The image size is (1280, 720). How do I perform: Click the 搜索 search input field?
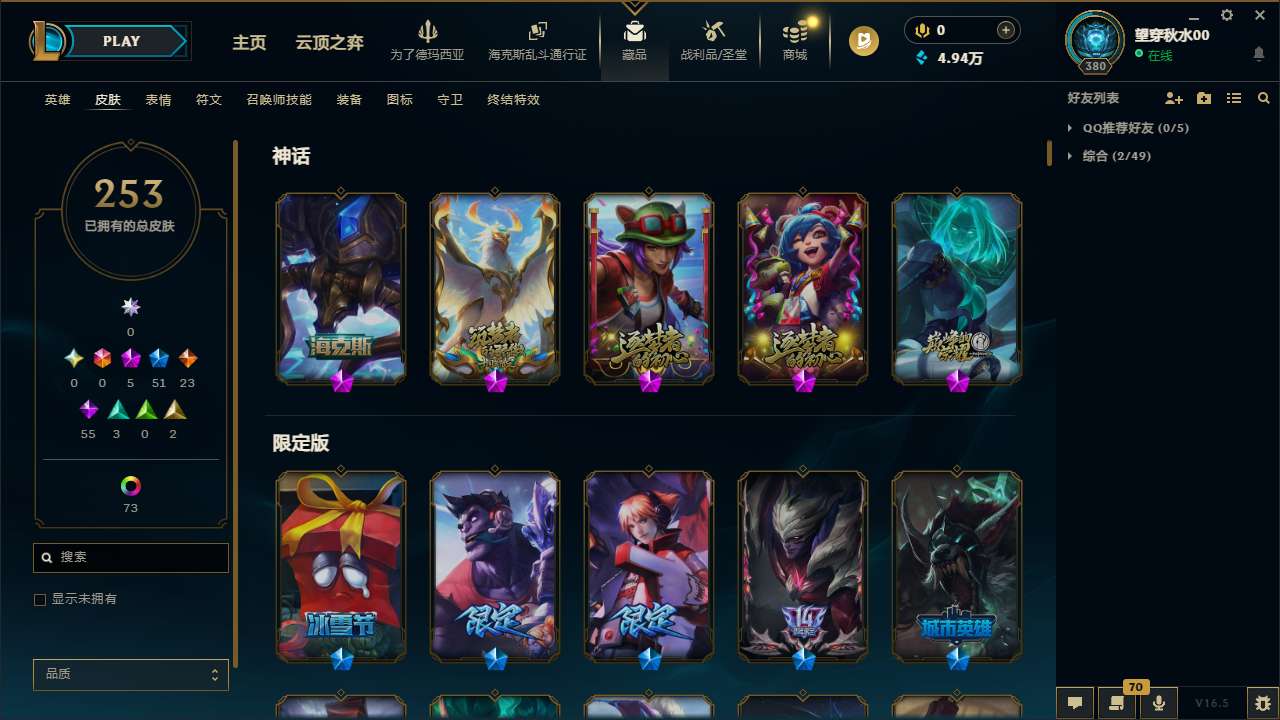coord(130,557)
